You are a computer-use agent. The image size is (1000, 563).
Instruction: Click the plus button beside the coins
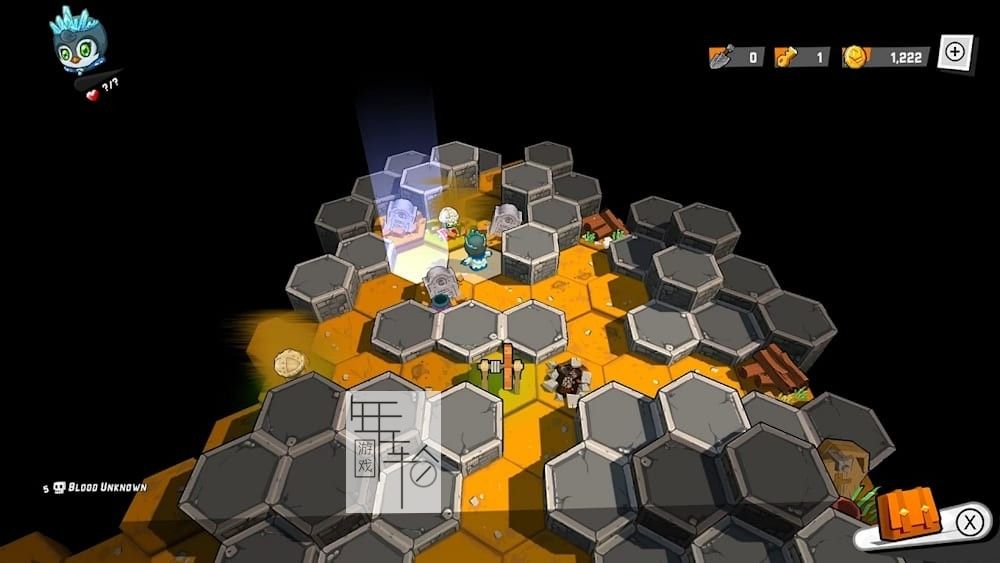(x=955, y=52)
